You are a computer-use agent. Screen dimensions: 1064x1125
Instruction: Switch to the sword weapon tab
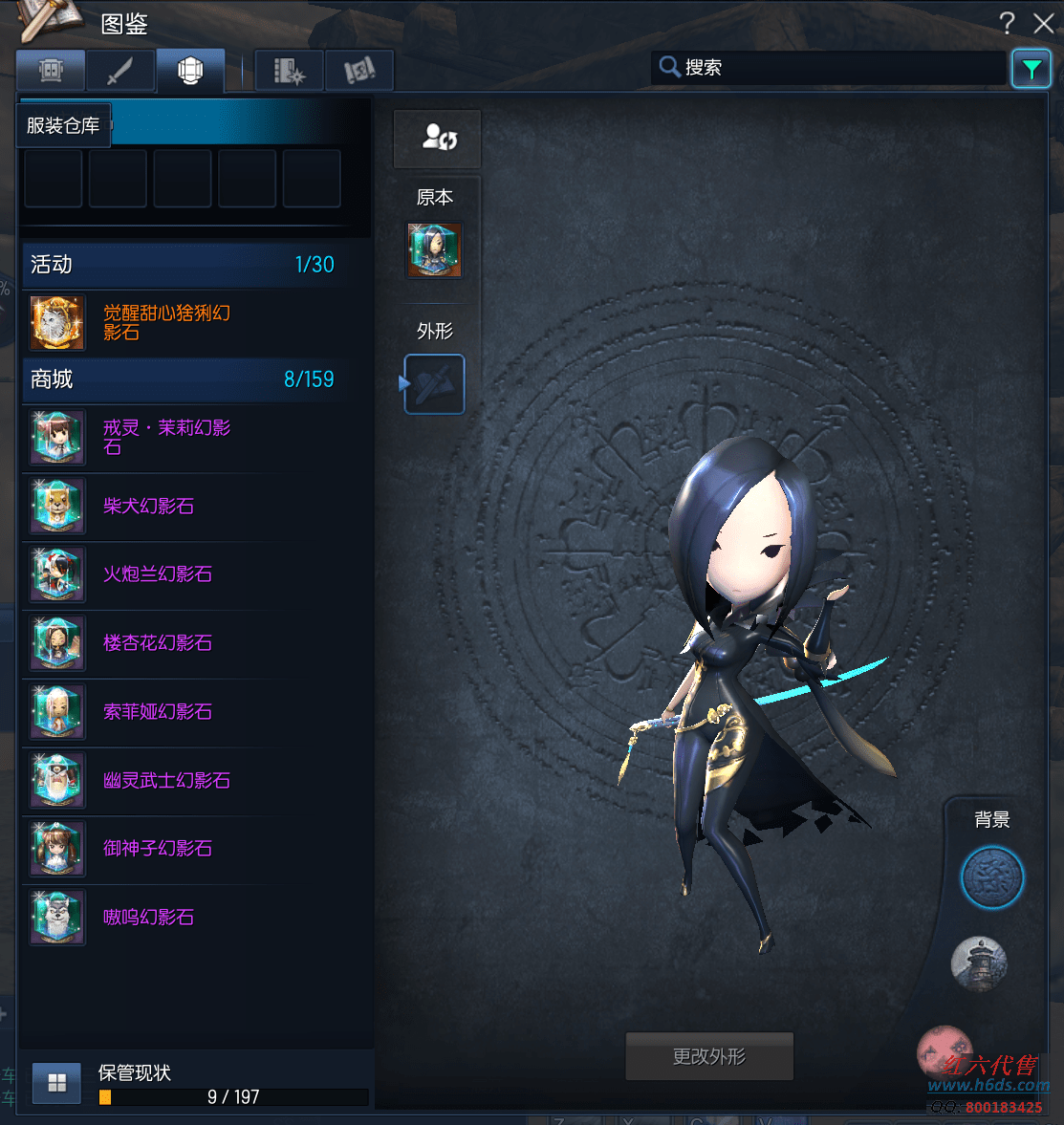tap(120, 71)
